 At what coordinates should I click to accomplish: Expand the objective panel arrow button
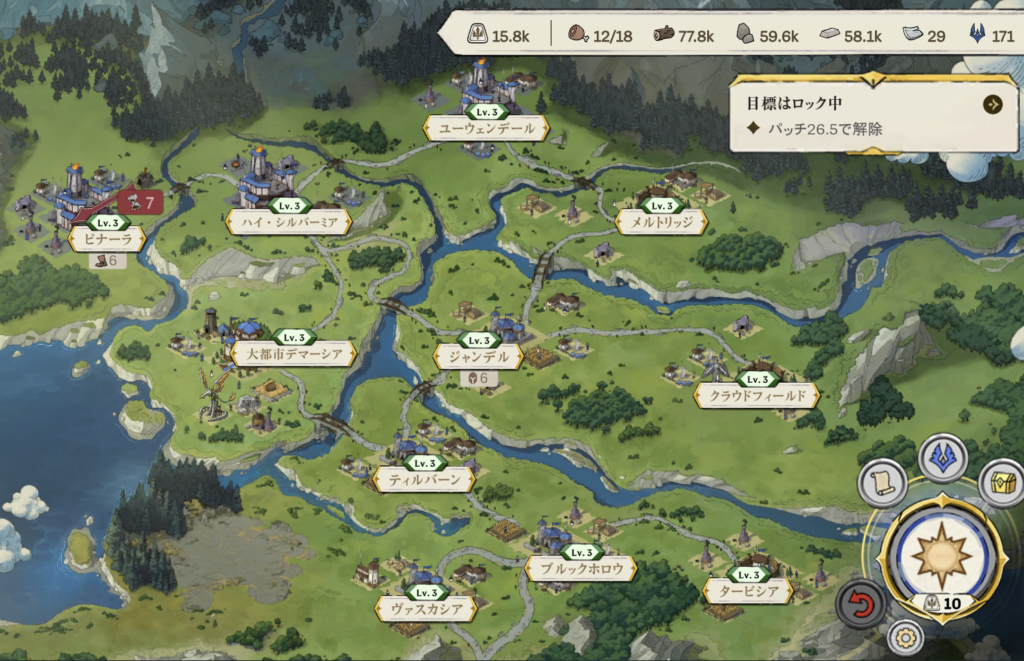[992, 104]
